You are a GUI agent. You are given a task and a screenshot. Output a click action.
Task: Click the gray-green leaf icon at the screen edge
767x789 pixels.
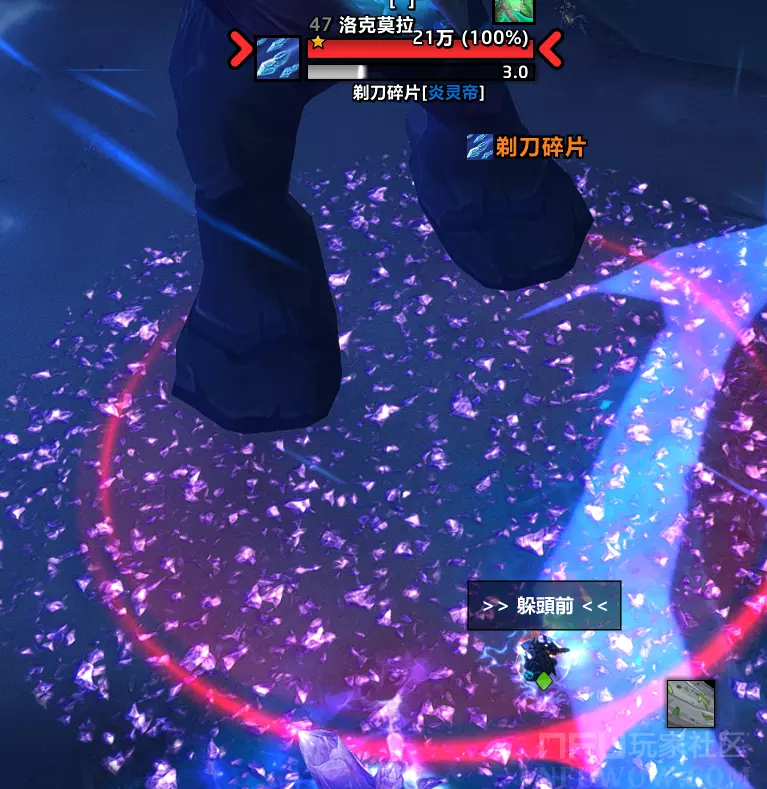pyautogui.click(x=691, y=703)
